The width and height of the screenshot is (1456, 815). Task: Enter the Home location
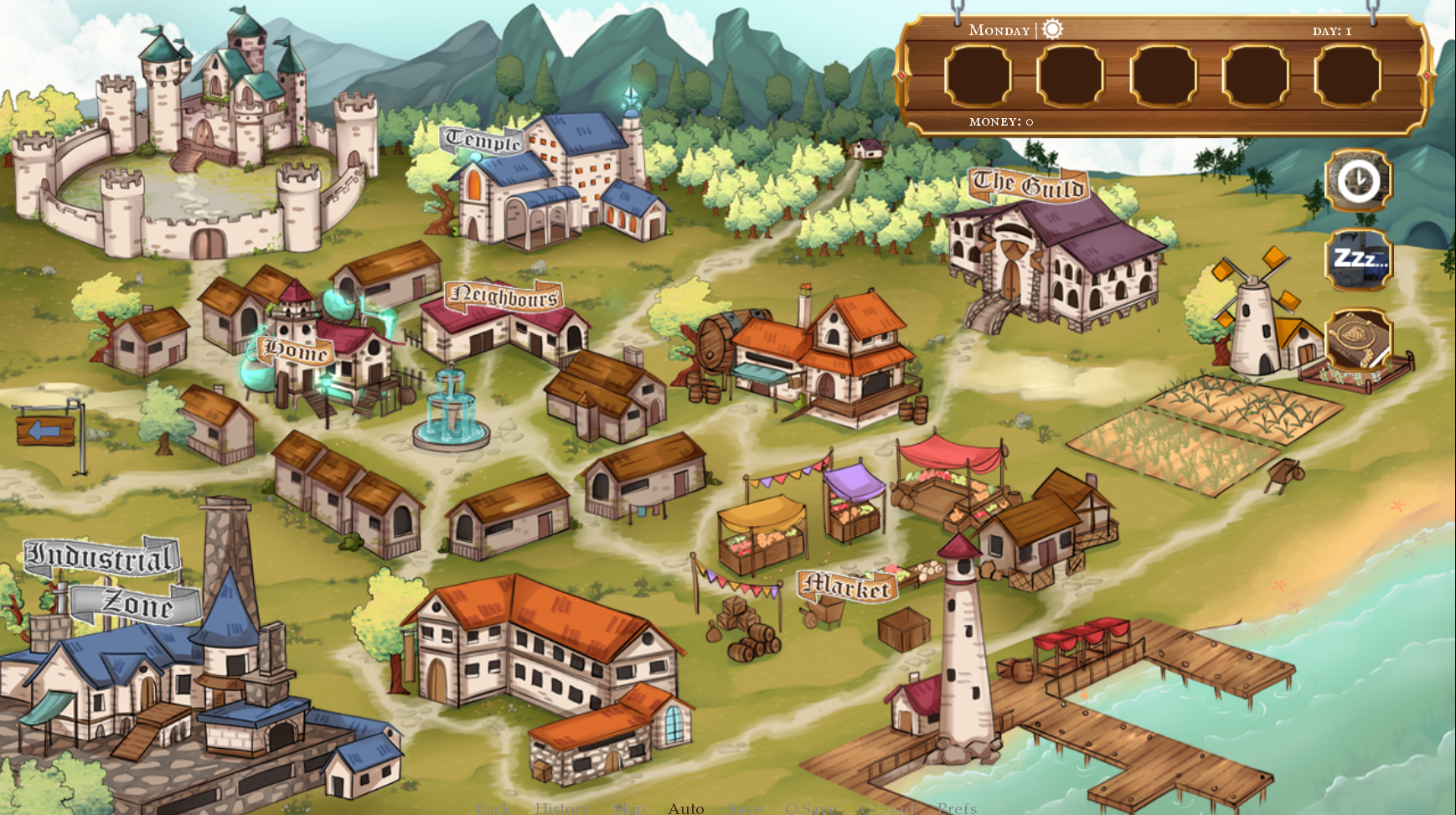pyautogui.click(x=296, y=350)
